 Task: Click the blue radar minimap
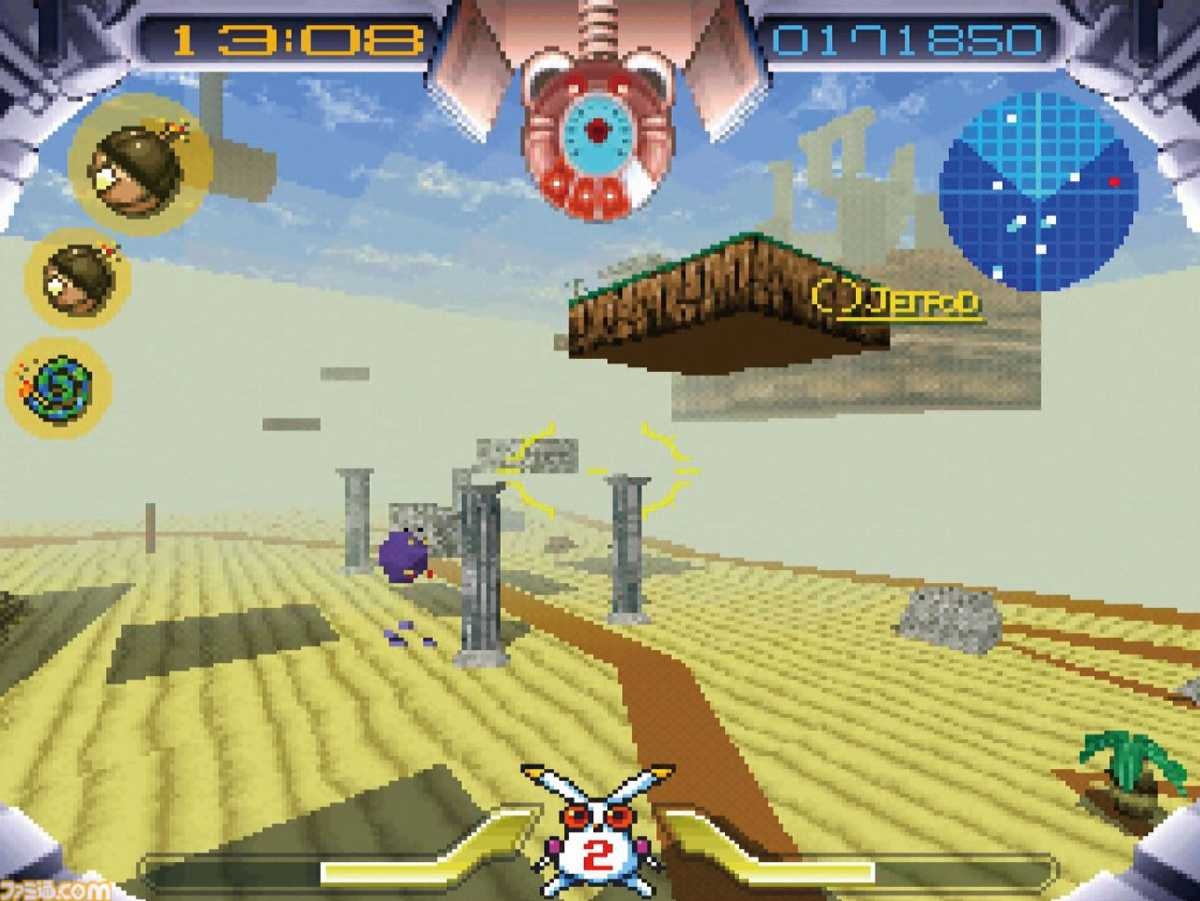coord(1038,191)
